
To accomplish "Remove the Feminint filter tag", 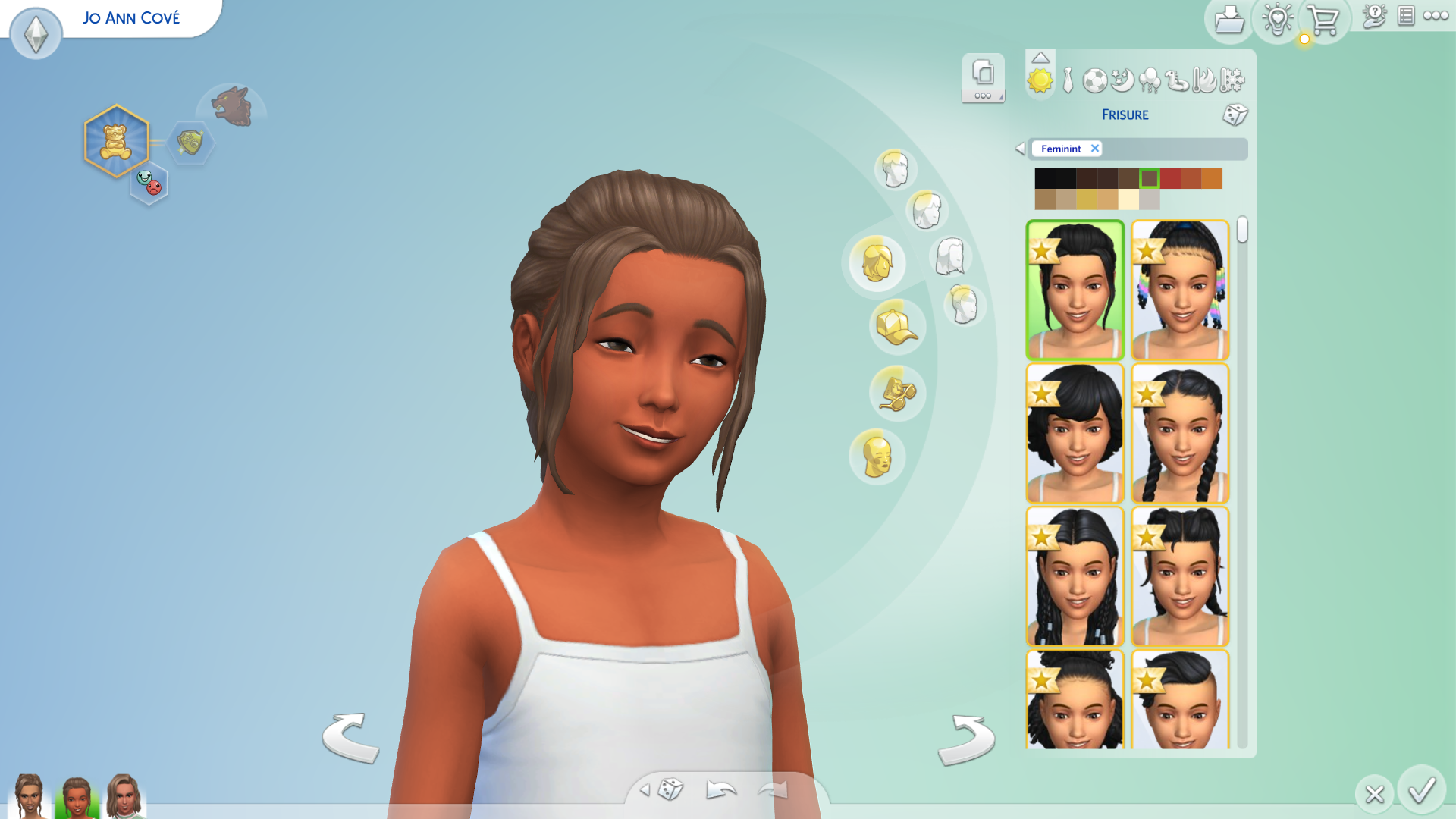I will pyautogui.click(x=1095, y=149).
